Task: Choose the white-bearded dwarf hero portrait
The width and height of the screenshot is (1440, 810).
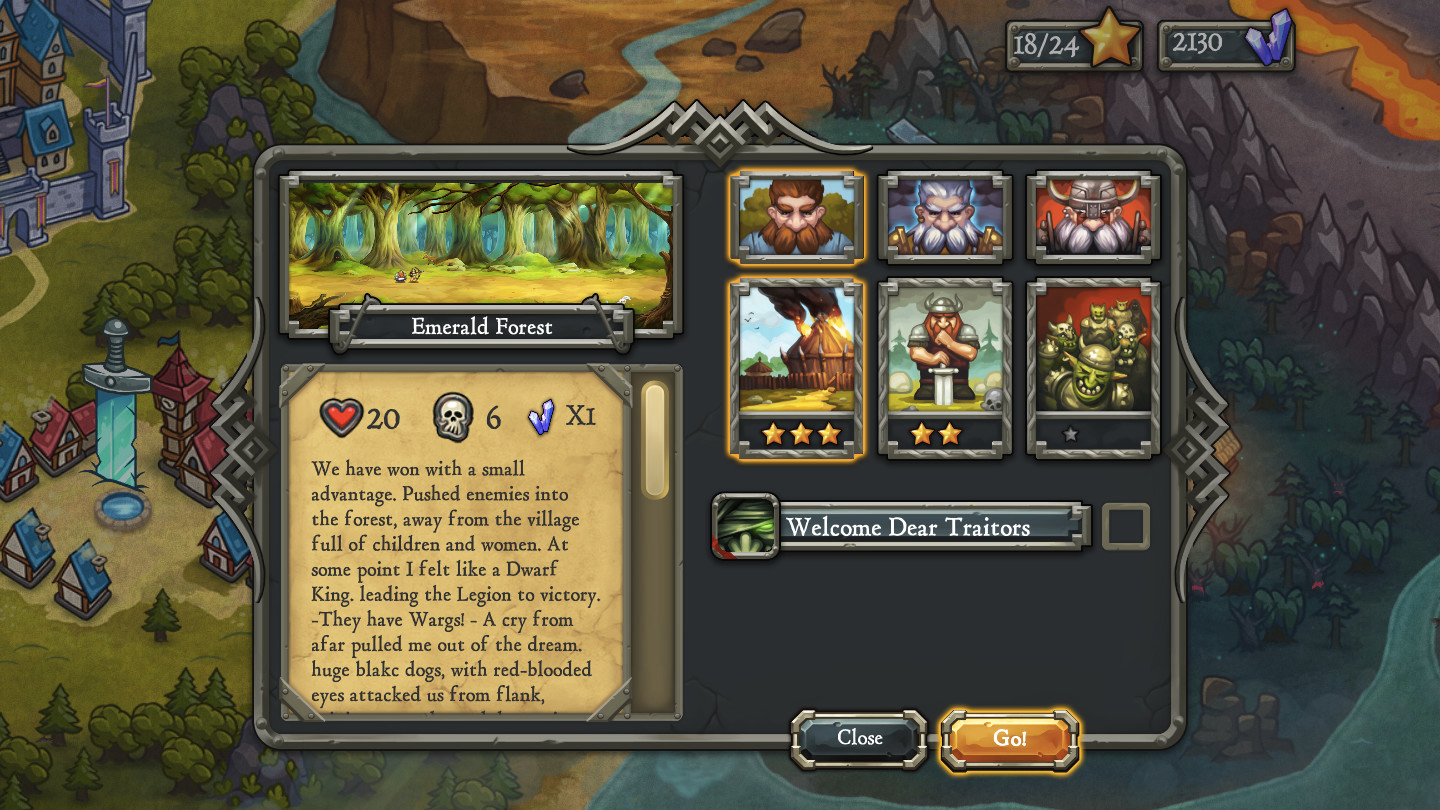Action: (x=945, y=217)
